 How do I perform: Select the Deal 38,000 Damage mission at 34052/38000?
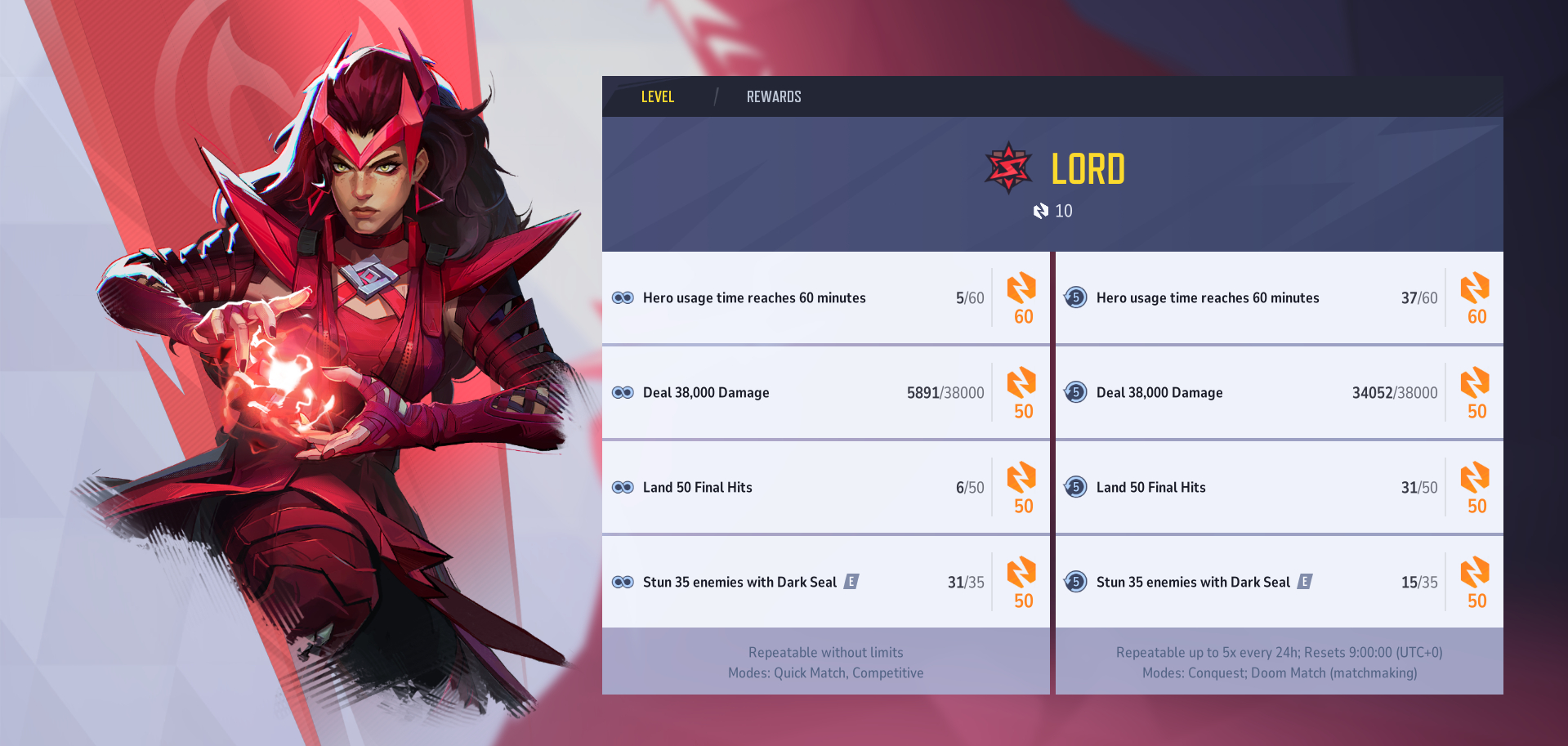point(1279,393)
